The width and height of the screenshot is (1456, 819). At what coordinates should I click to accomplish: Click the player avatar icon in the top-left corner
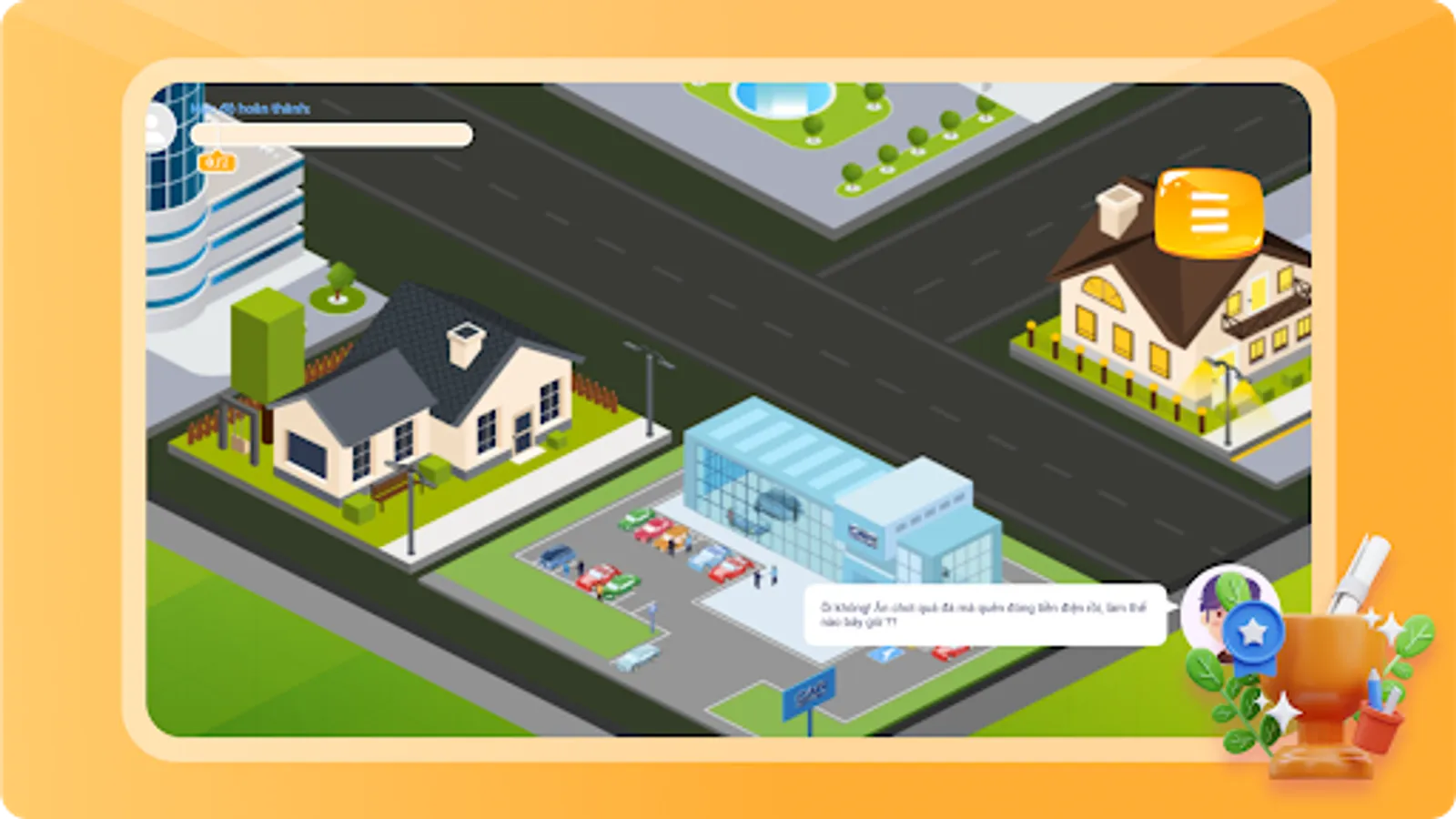click(x=162, y=126)
